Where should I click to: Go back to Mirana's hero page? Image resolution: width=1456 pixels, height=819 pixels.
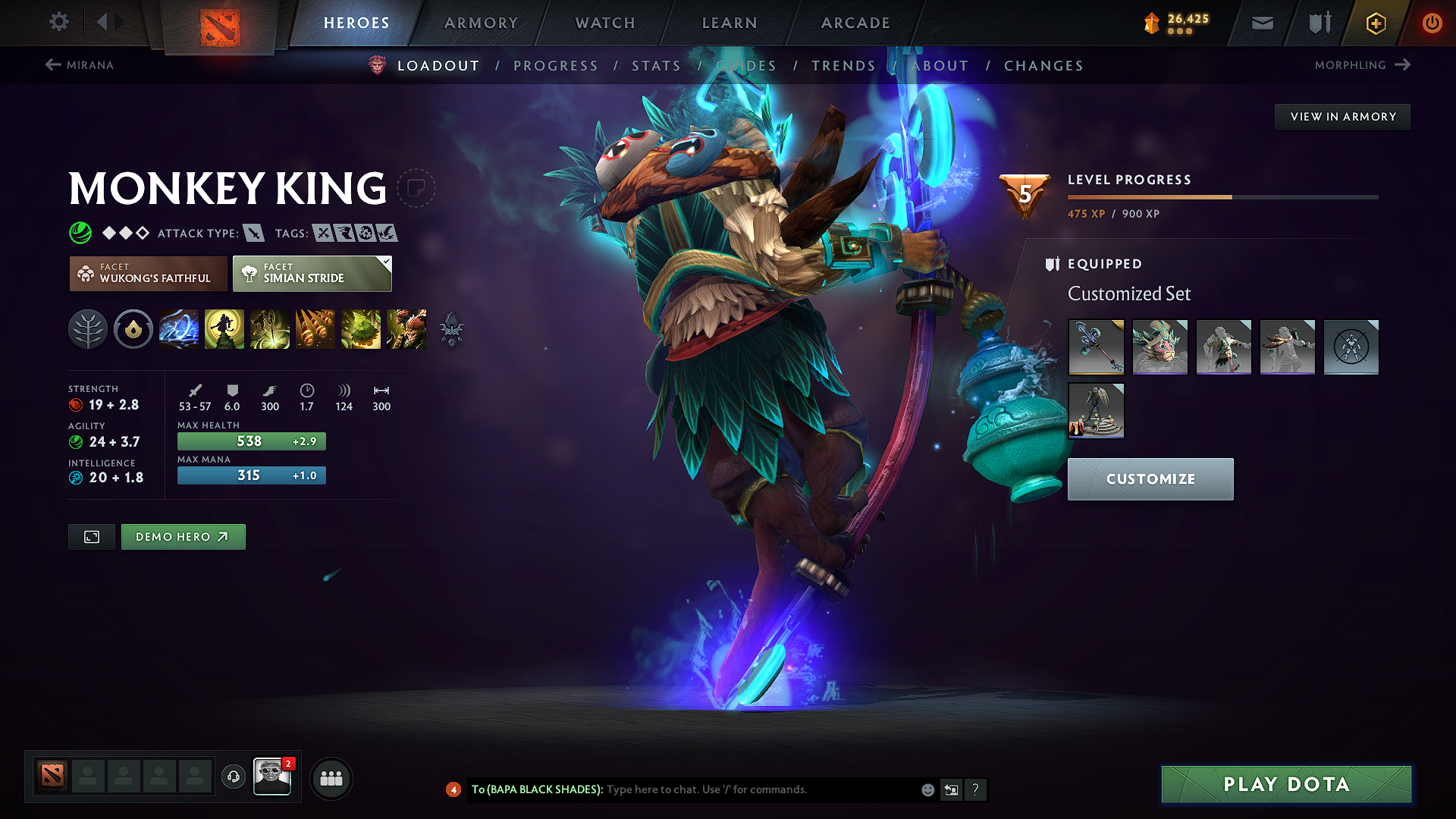80,65
